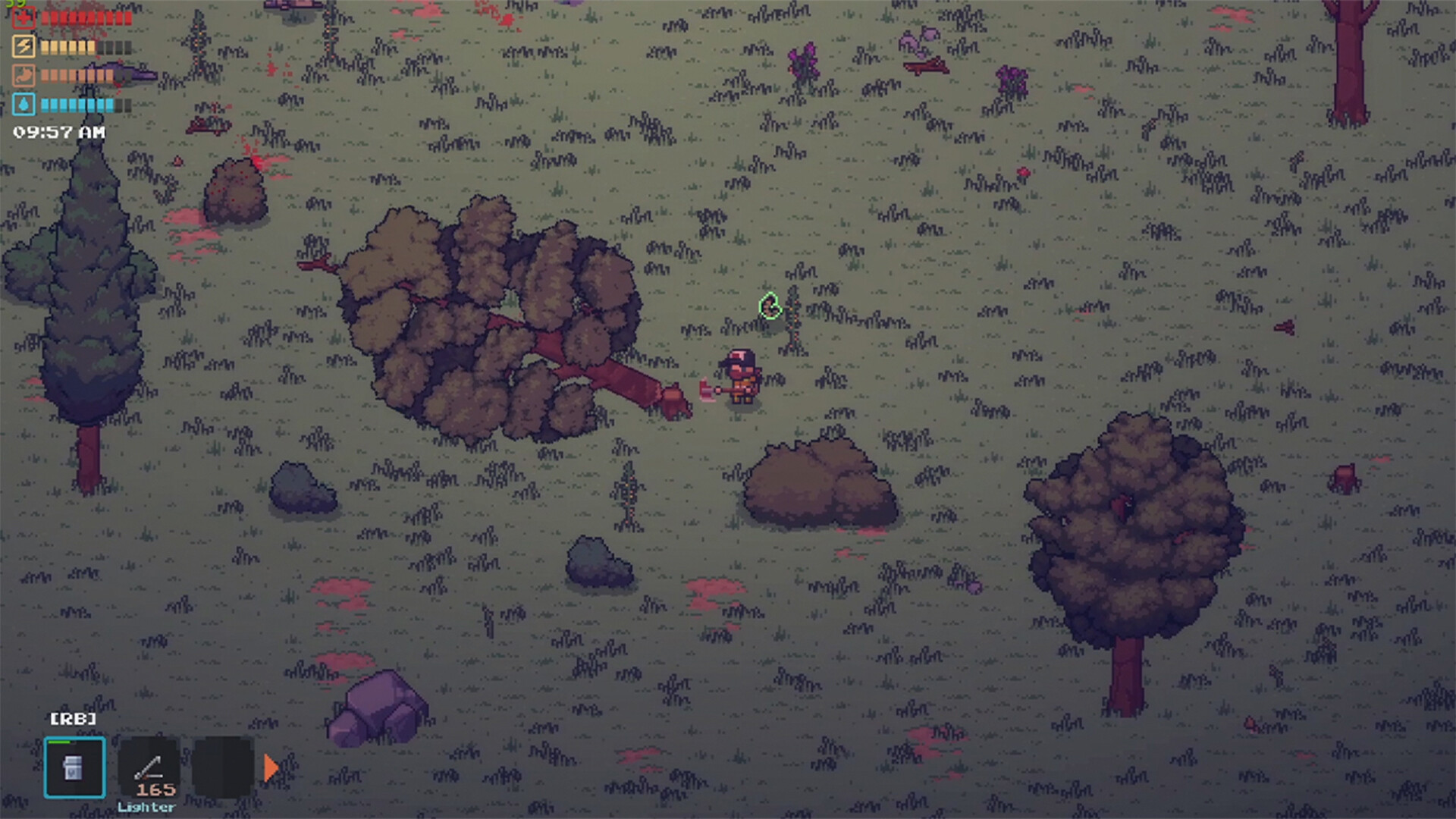The width and height of the screenshot is (1456, 819).
Task: Select the yellow energy lightning icon
Action: tap(23, 46)
